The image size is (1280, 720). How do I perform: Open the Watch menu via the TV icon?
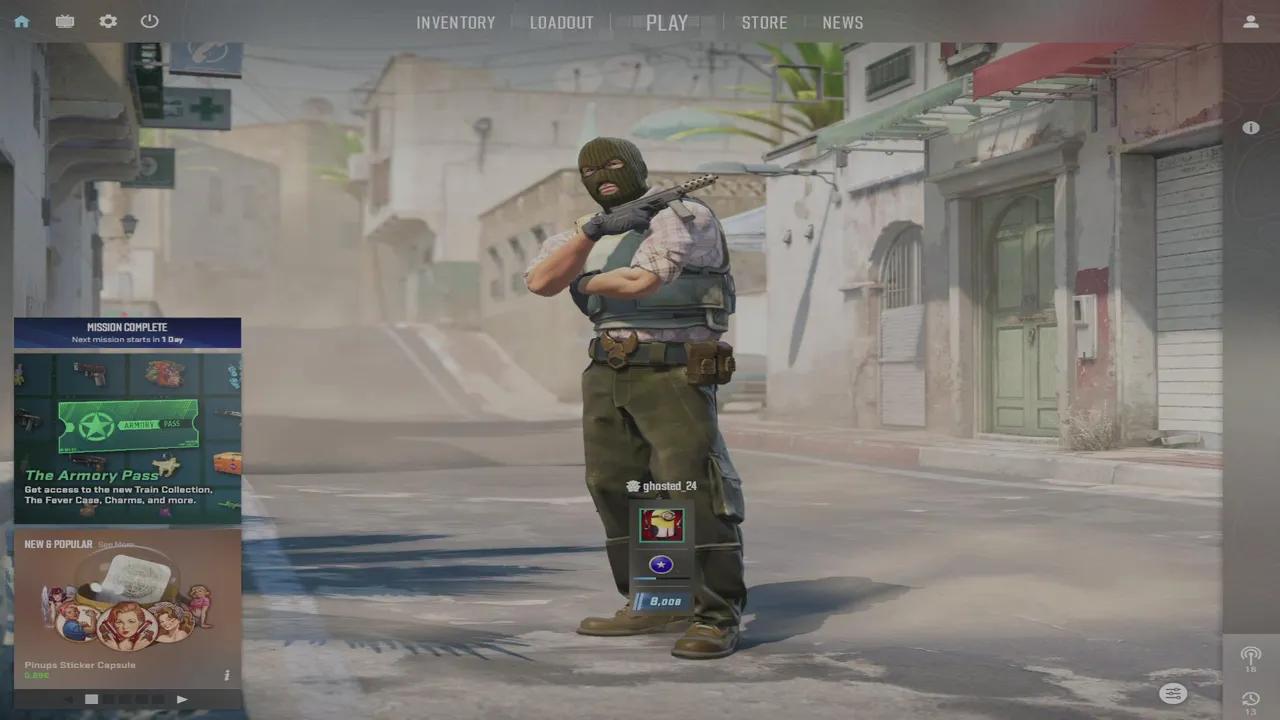pos(64,21)
